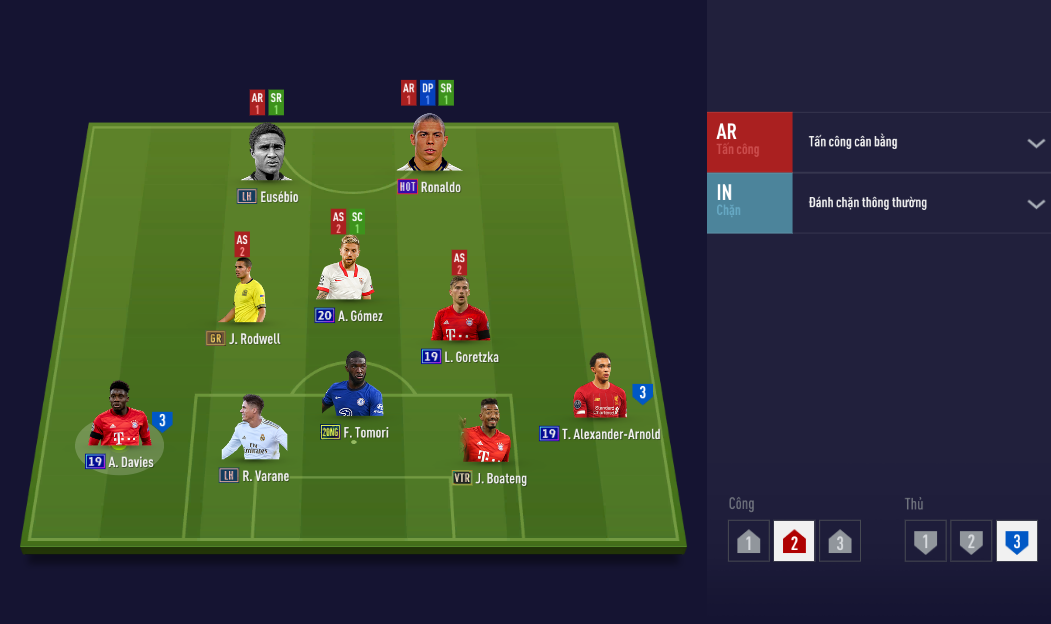Choose right back T. Alexander-Arnold
The width and height of the screenshot is (1051, 624).
click(x=600, y=389)
